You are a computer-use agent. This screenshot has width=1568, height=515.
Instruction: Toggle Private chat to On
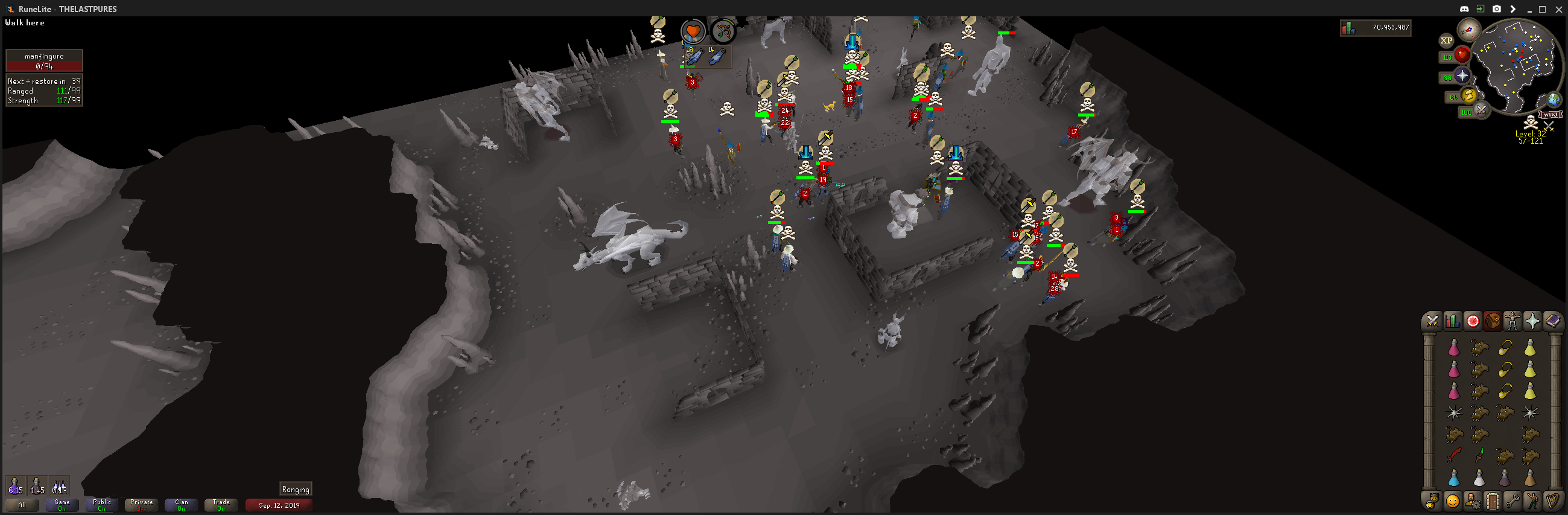click(141, 505)
